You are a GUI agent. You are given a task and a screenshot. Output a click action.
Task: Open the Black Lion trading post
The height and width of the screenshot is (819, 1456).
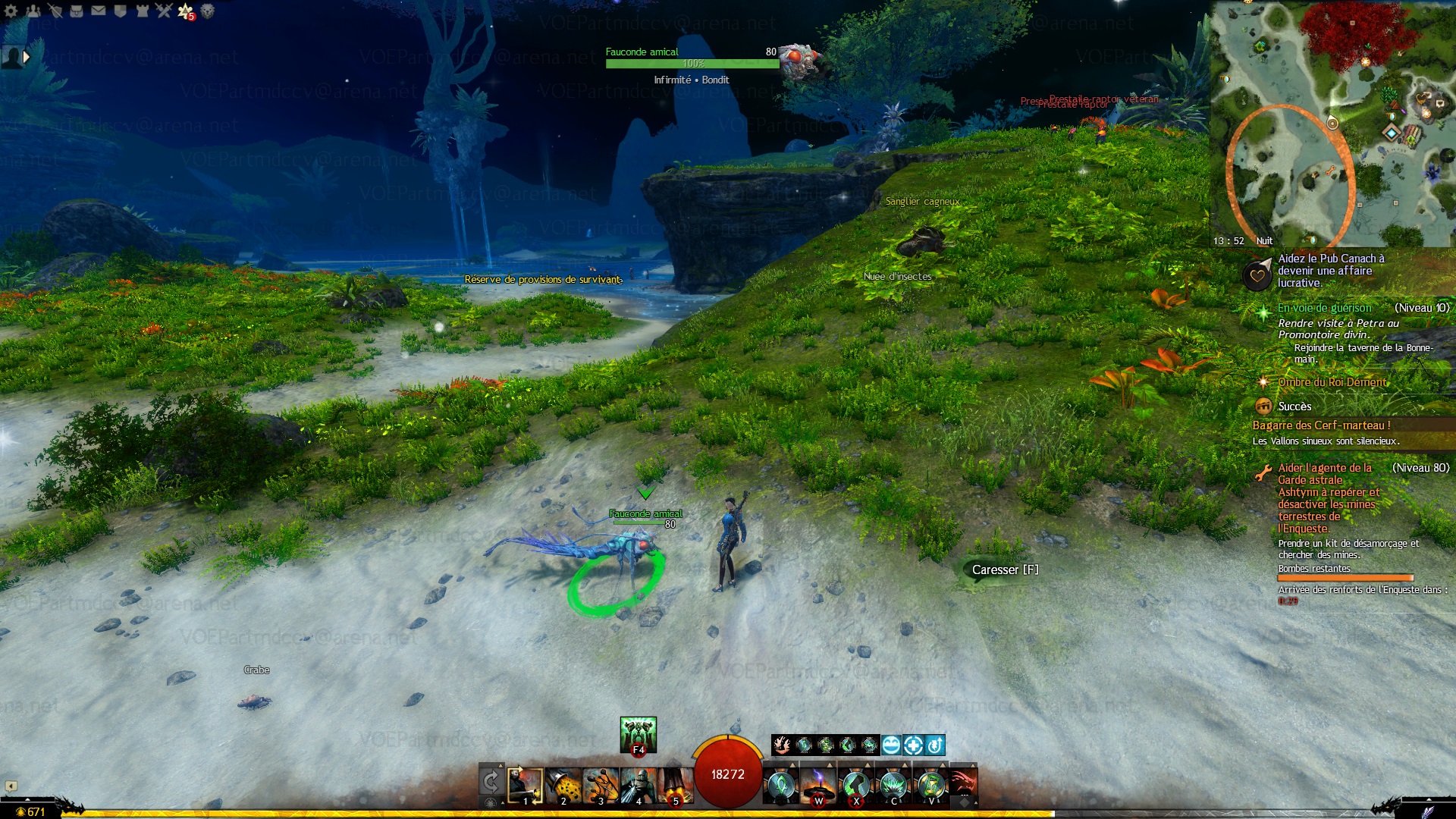coord(207,11)
